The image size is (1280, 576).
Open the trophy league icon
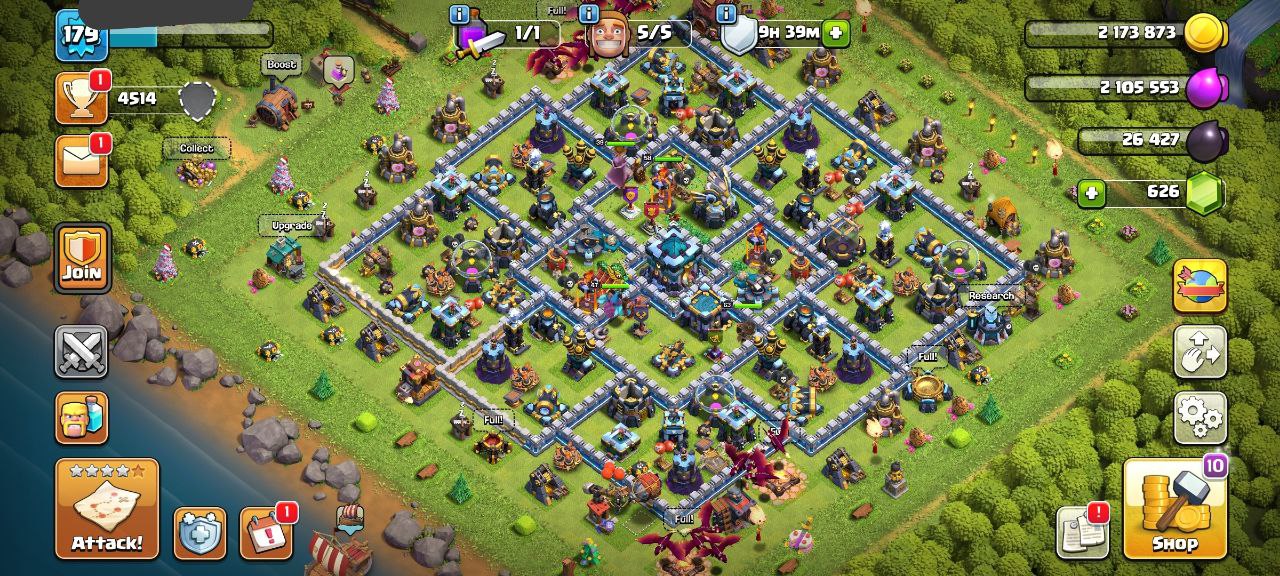coord(81,98)
